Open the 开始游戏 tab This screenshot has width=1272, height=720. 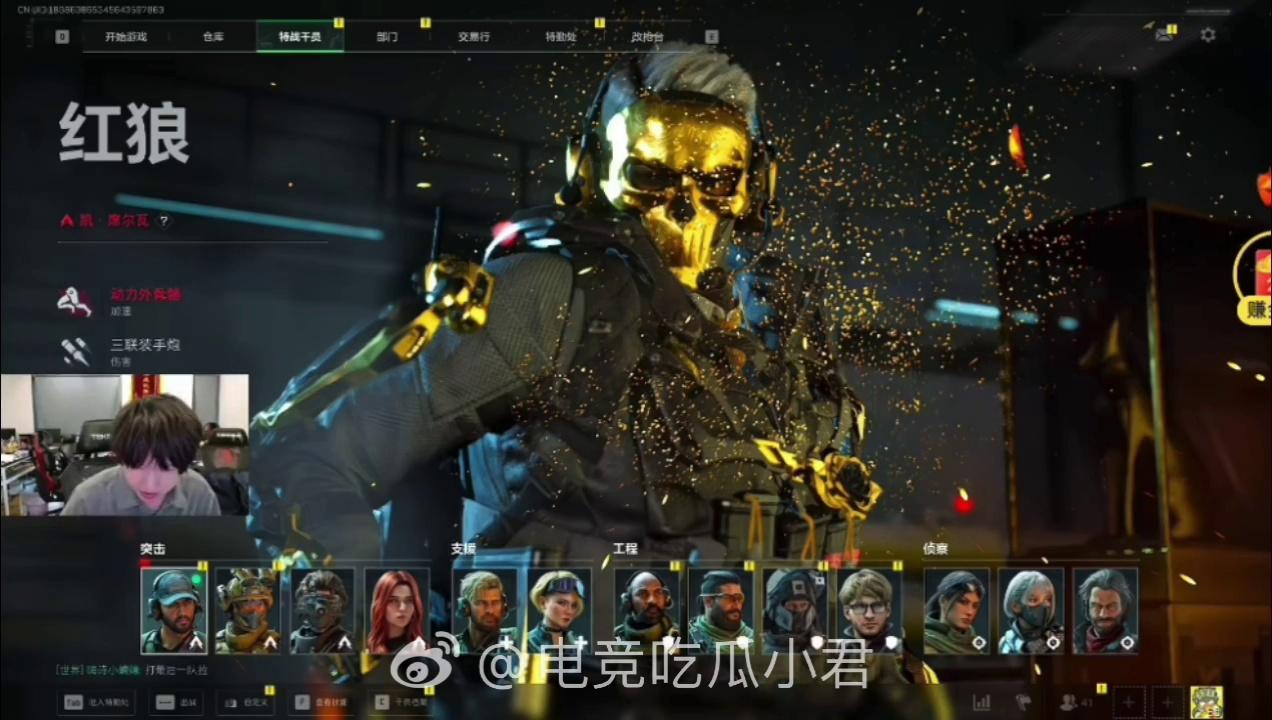tap(126, 37)
